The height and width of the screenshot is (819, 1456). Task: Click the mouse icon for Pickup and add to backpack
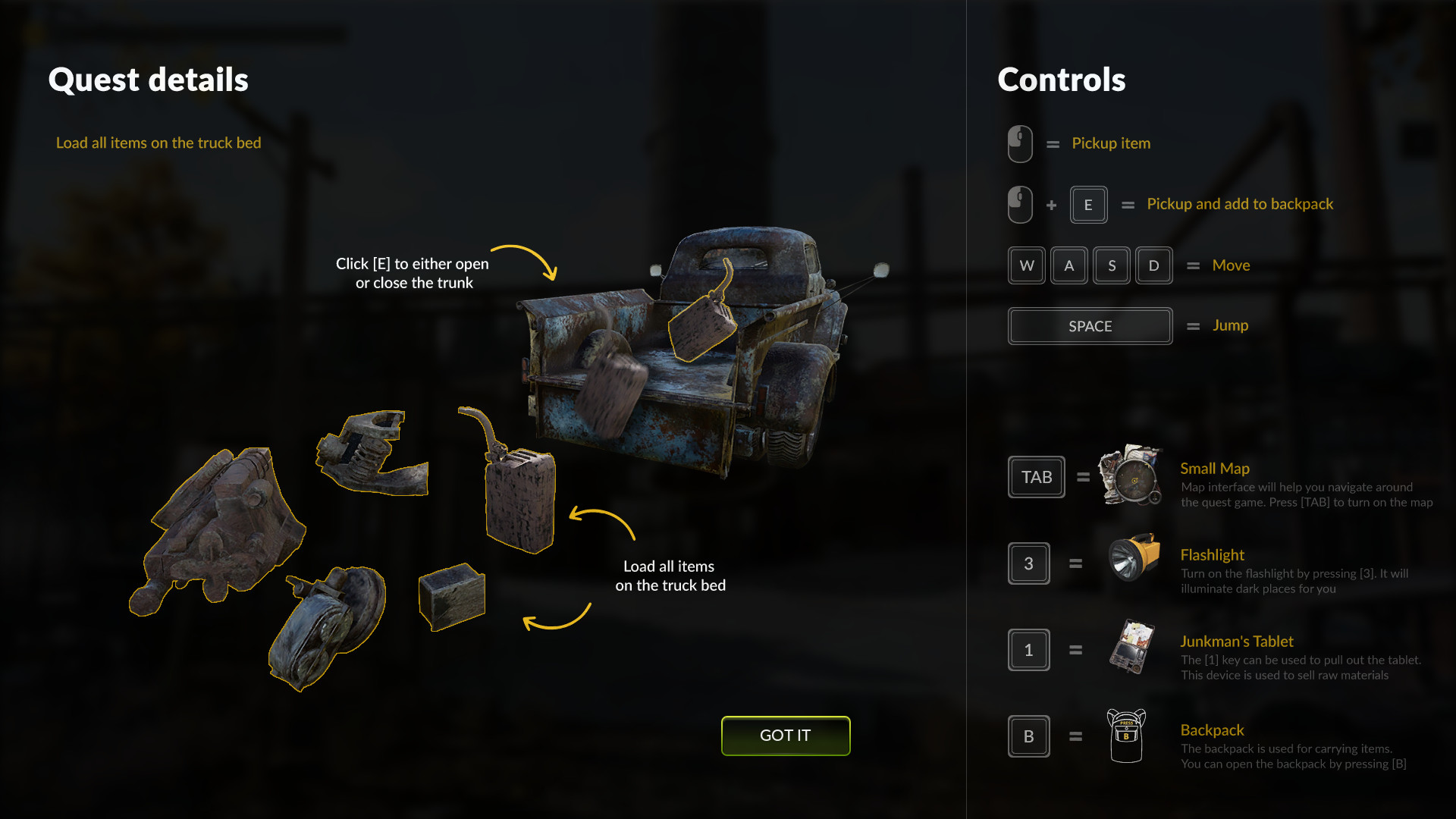[x=1019, y=204]
